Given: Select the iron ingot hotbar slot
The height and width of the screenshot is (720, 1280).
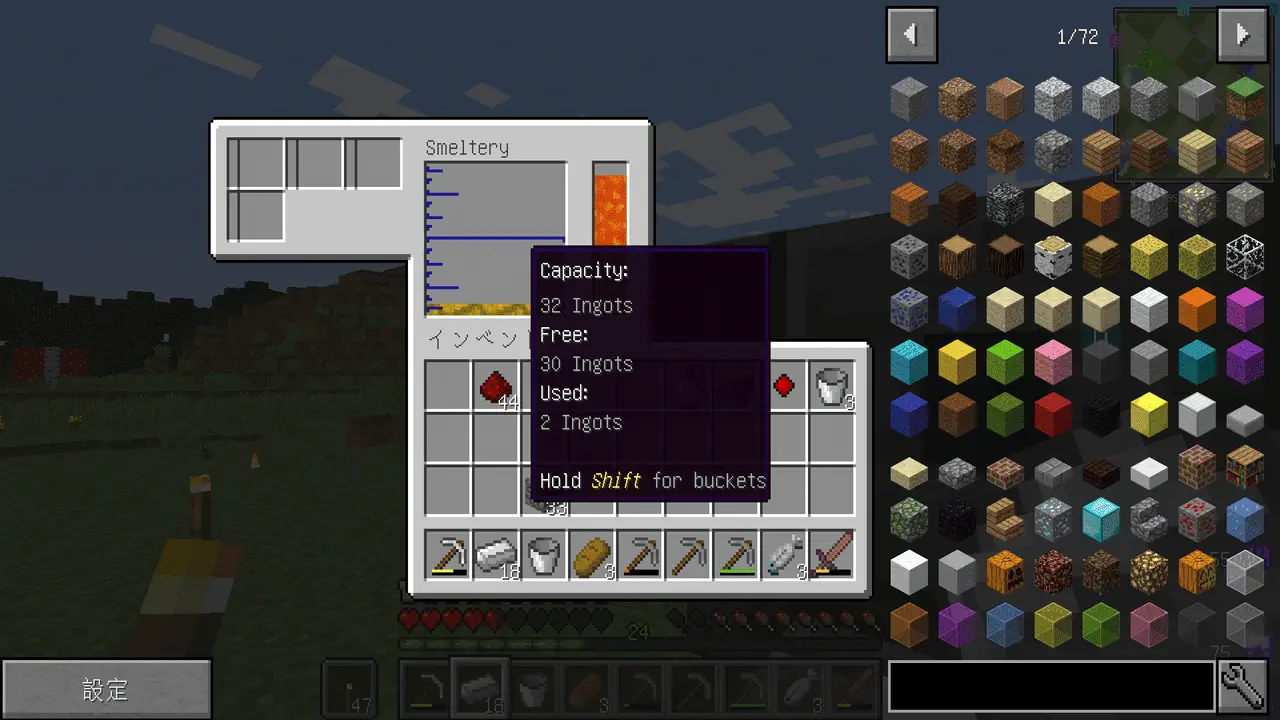Looking at the screenshot, I should (496, 555).
